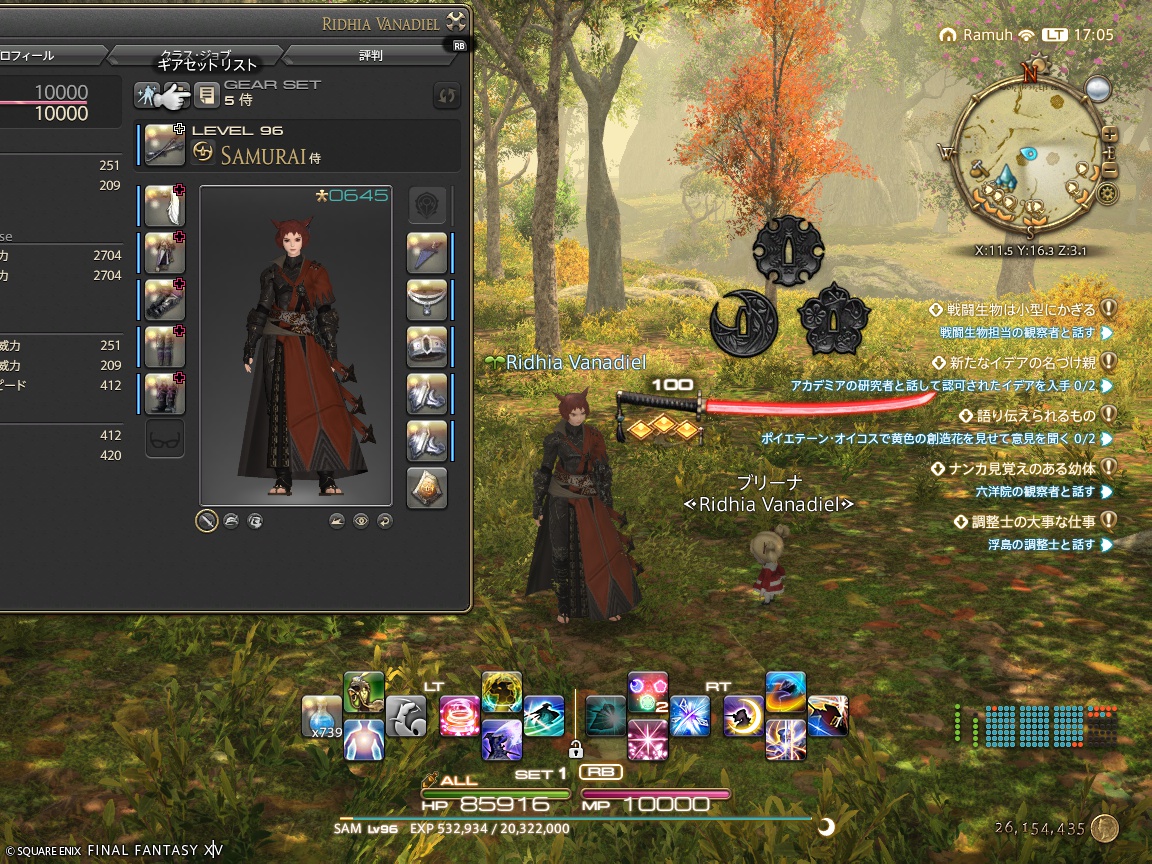Toggle the eye icon under character preview

tap(361, 520)
